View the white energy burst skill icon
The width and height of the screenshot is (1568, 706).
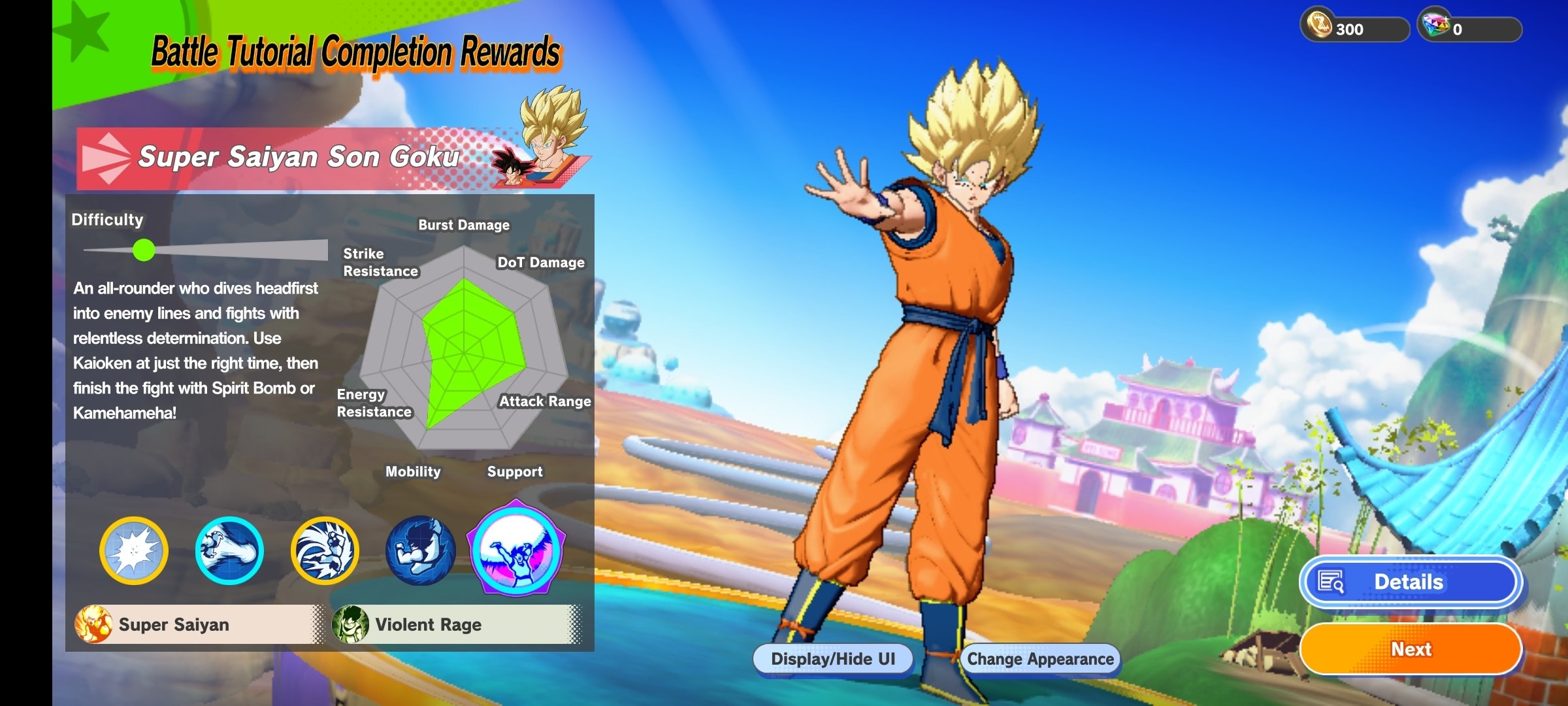134,550
